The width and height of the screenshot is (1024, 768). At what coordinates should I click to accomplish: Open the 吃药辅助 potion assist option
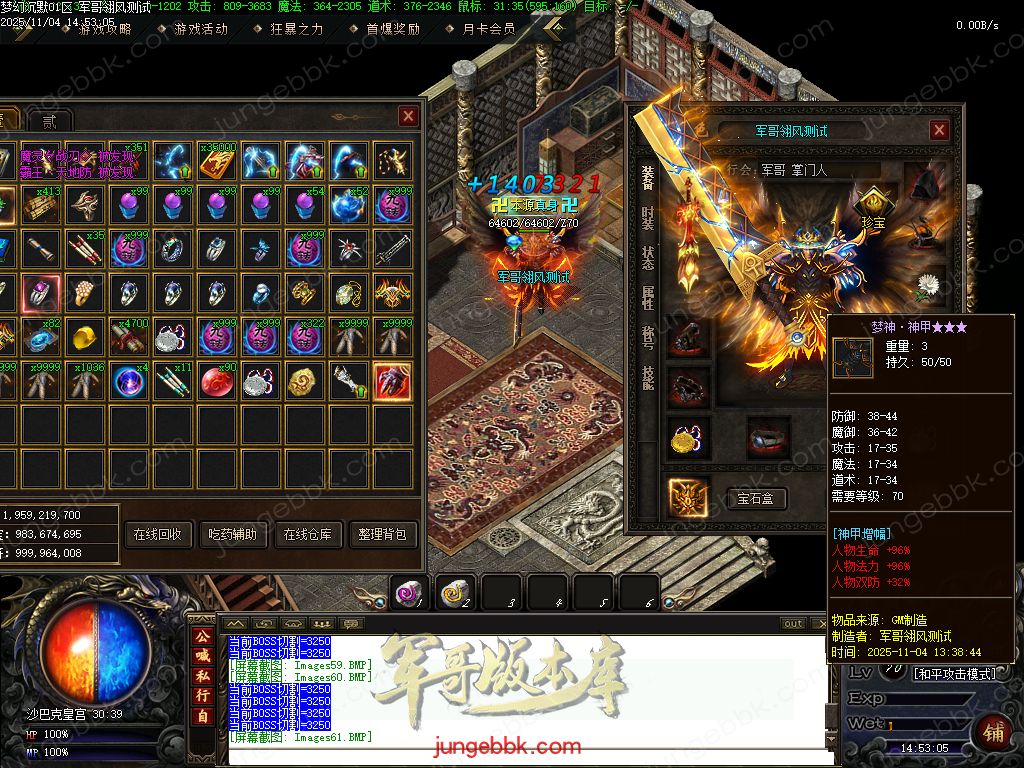[230, 534]
